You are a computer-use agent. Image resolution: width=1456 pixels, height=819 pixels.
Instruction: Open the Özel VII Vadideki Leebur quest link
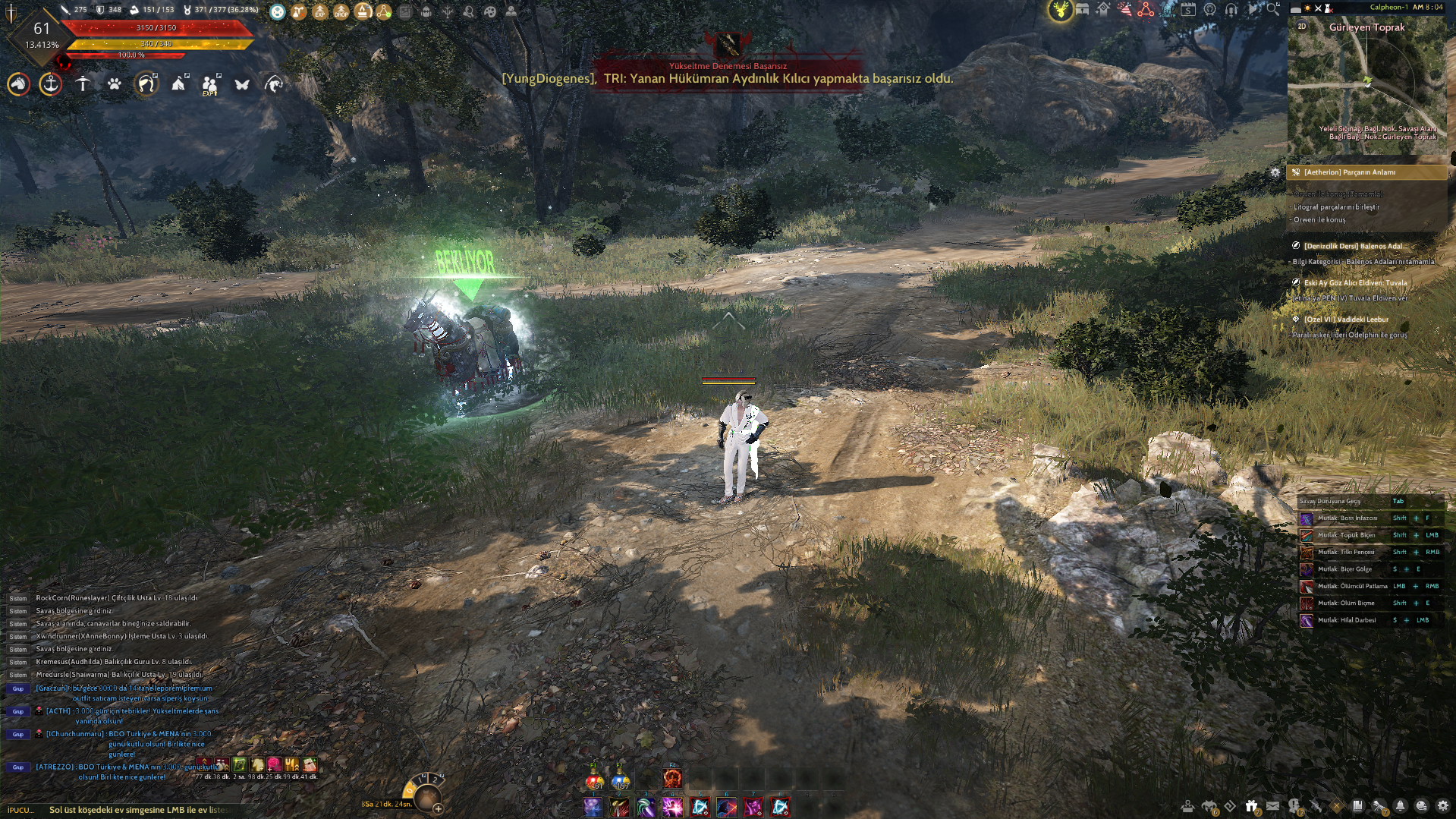(1346, 320)
